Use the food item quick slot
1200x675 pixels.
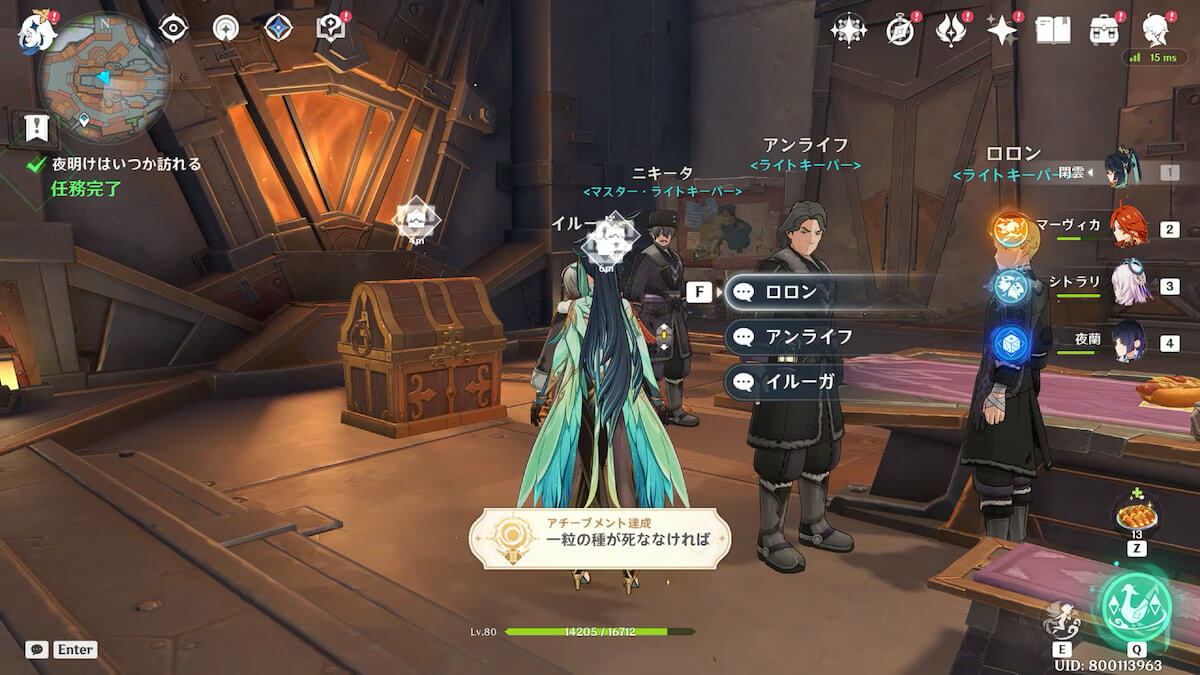(x=1136, y=518)
